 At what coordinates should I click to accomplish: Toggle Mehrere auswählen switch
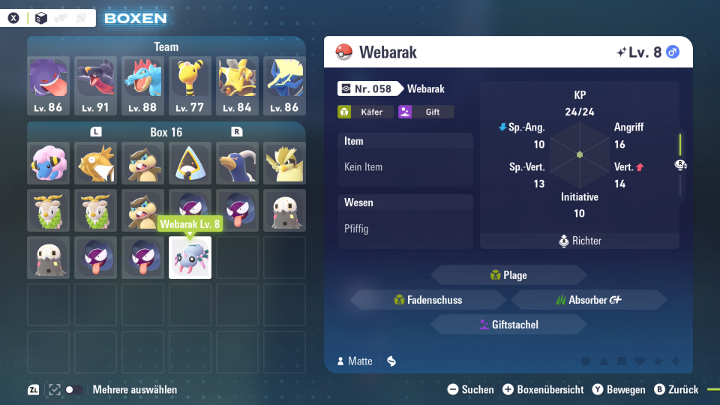click(74, 389)
